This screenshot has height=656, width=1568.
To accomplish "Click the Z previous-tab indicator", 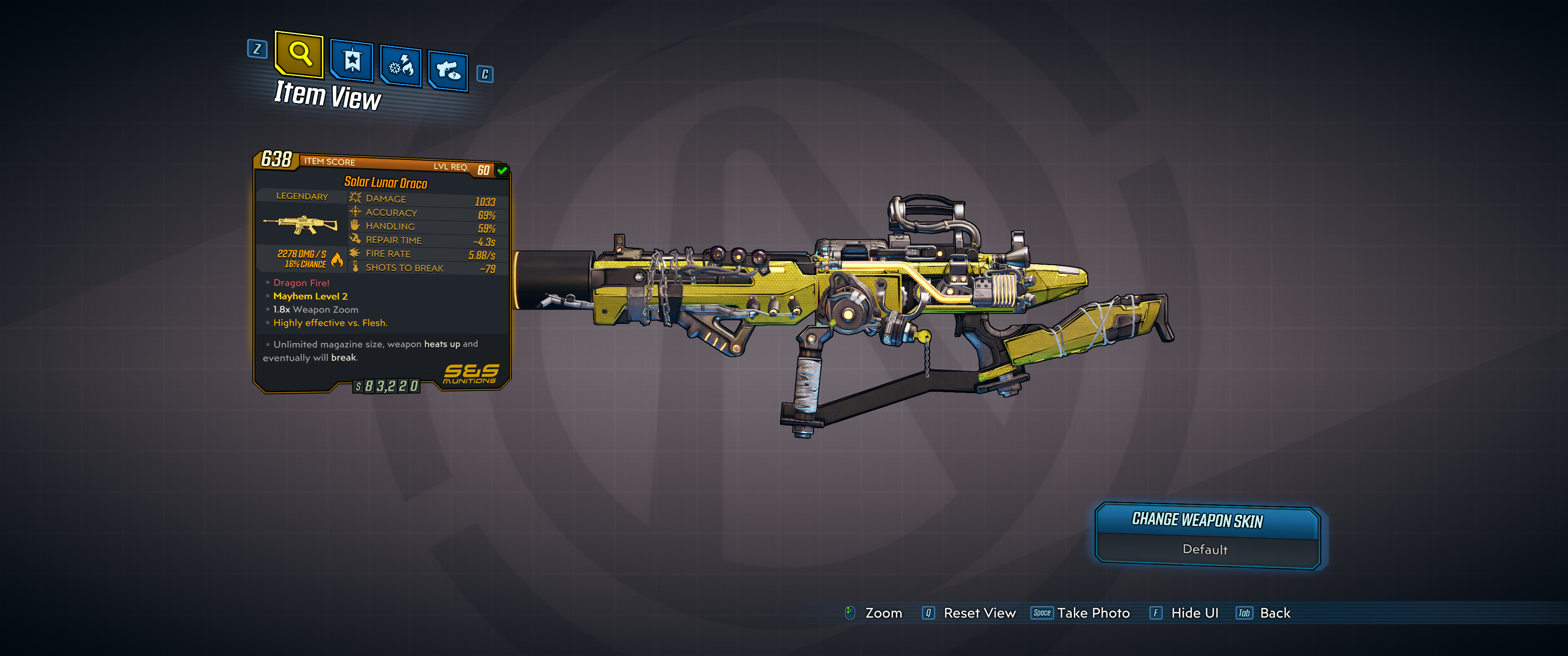I will (x=258, y=50).
